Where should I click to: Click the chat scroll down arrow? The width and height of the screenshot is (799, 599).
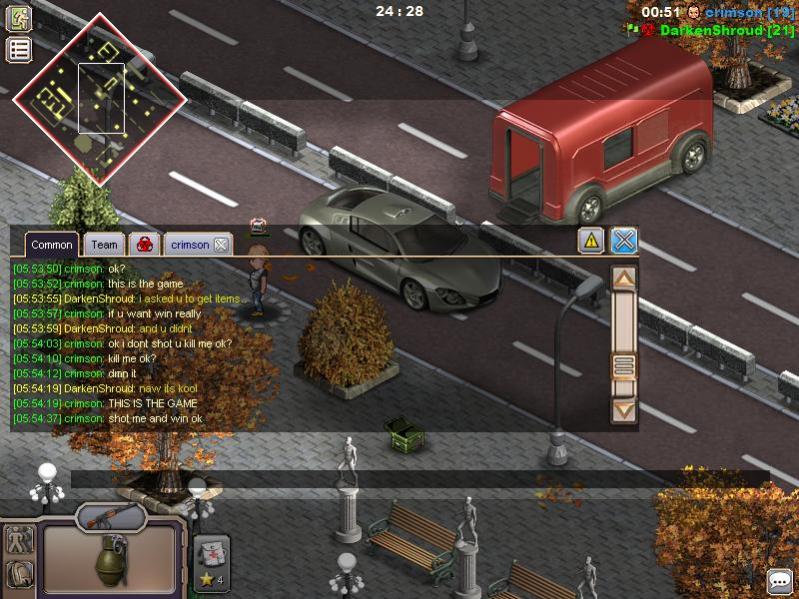click(624, 409)
